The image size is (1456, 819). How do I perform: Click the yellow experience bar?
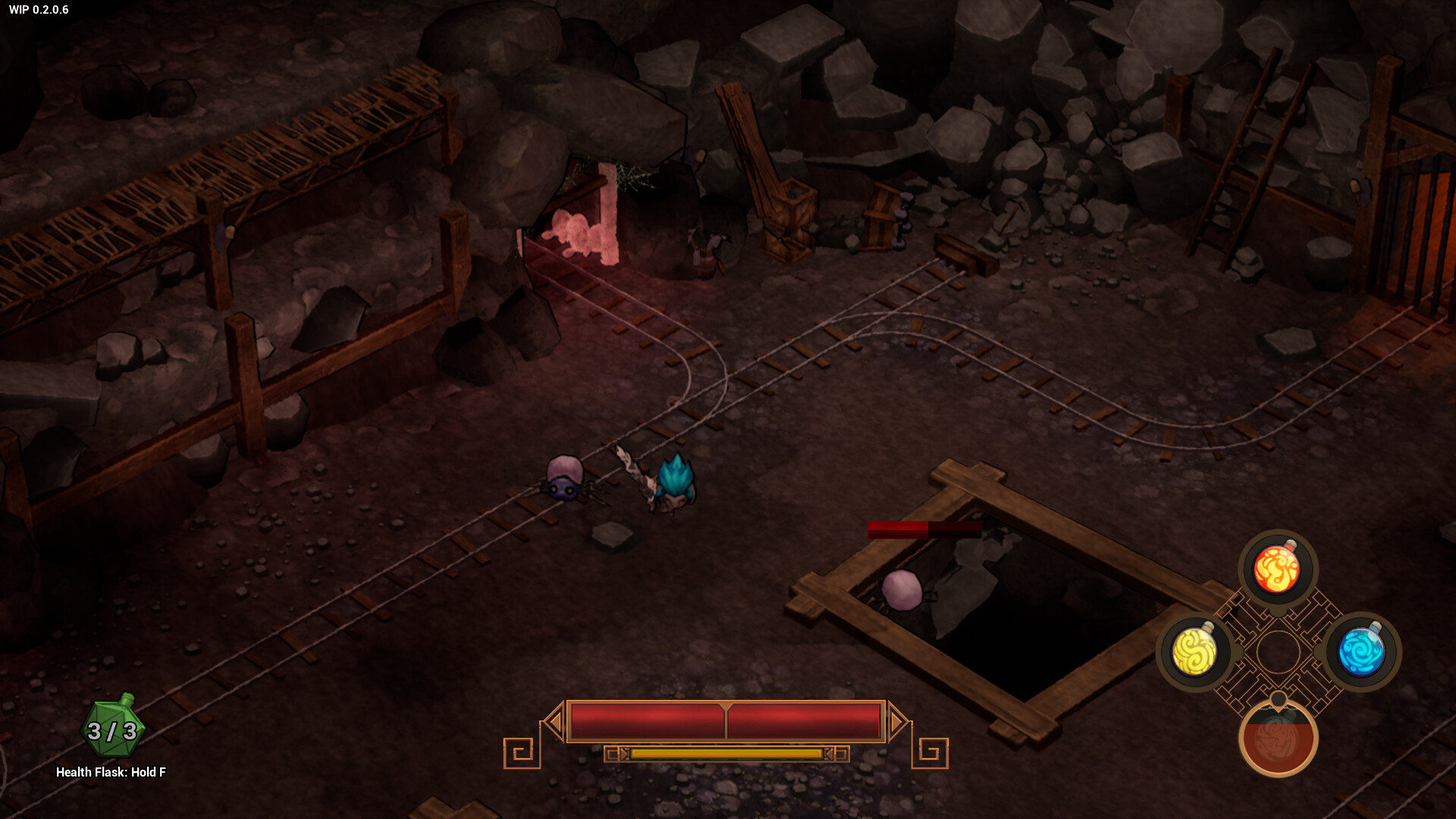pyautogui.click(x=726, y=755)
